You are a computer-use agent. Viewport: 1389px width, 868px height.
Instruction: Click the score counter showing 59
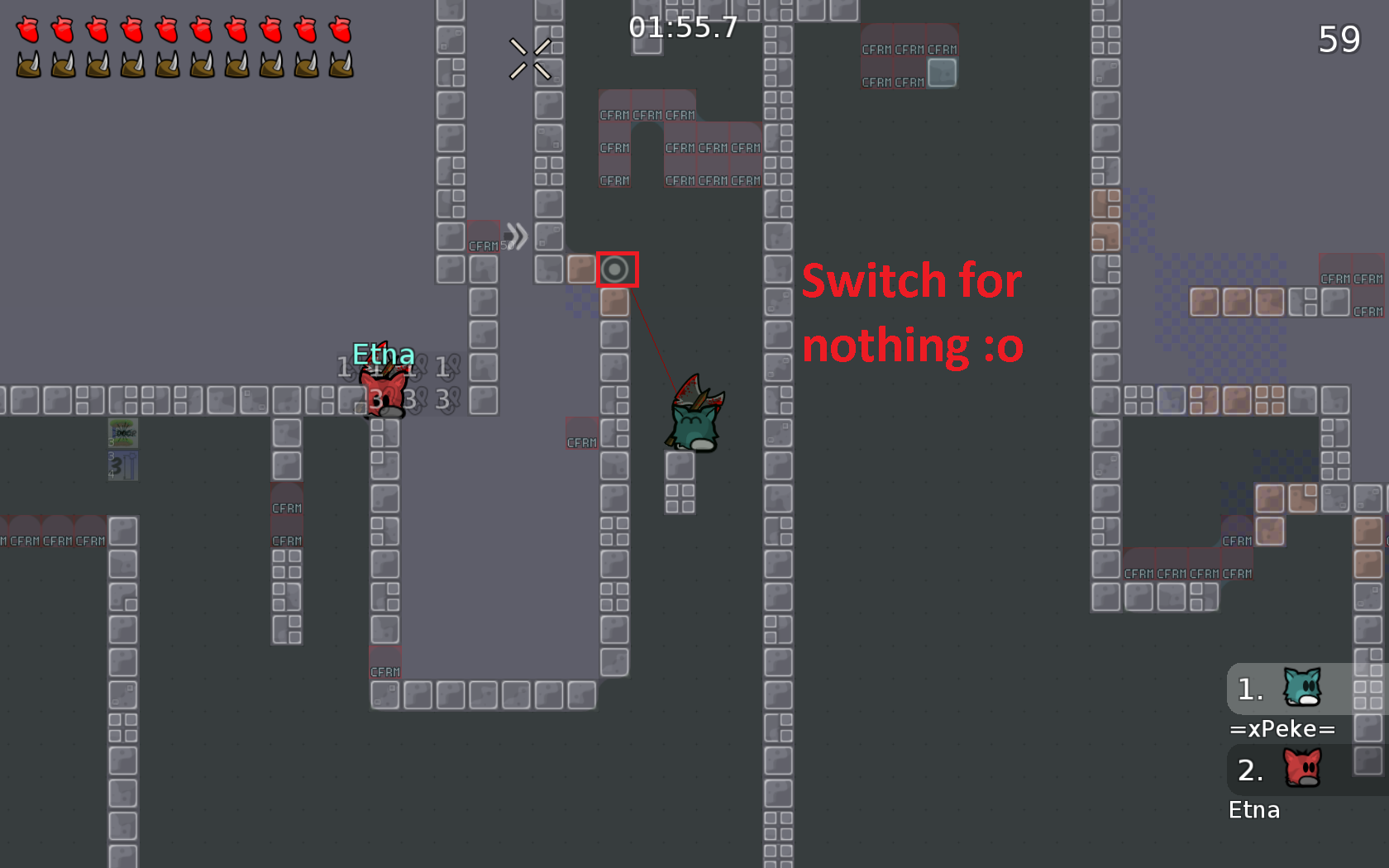click(x=1340, y=38)
